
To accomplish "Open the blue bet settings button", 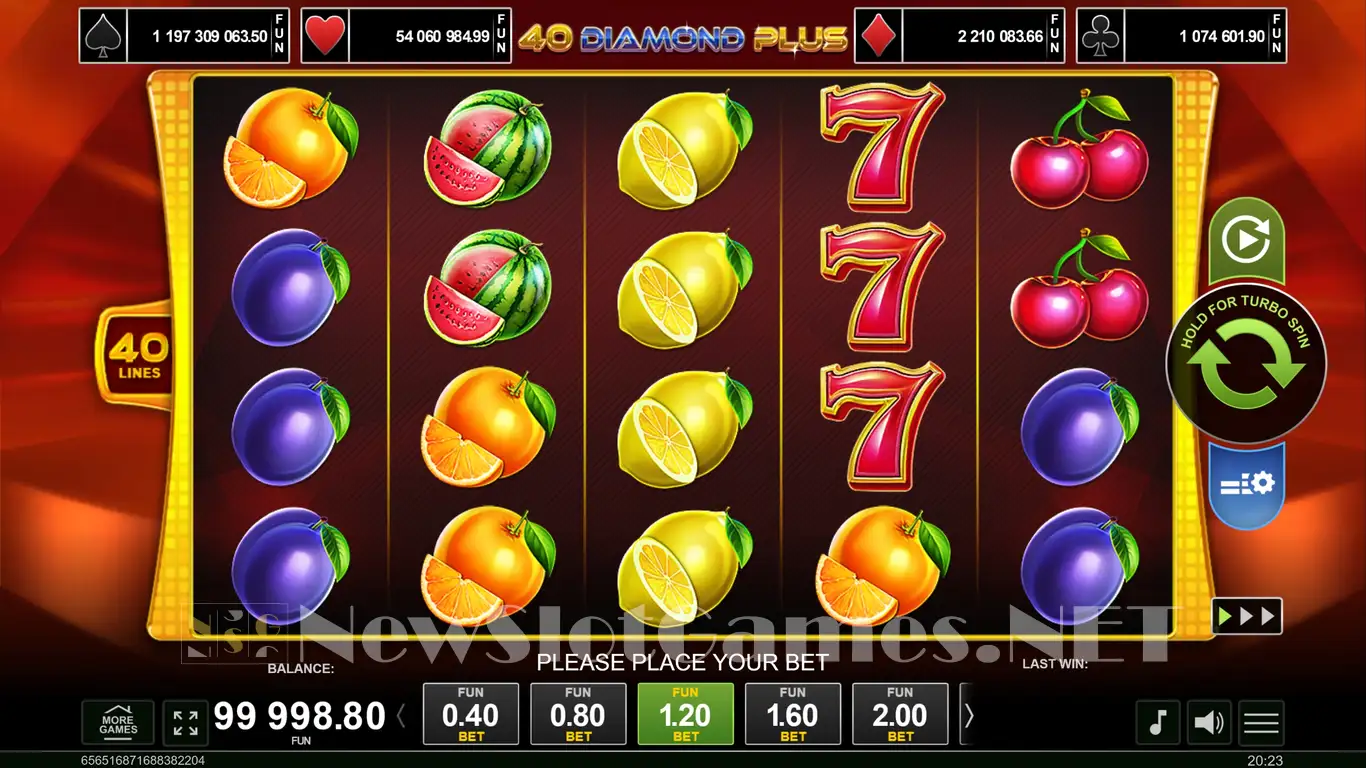I will [1246, 484].
